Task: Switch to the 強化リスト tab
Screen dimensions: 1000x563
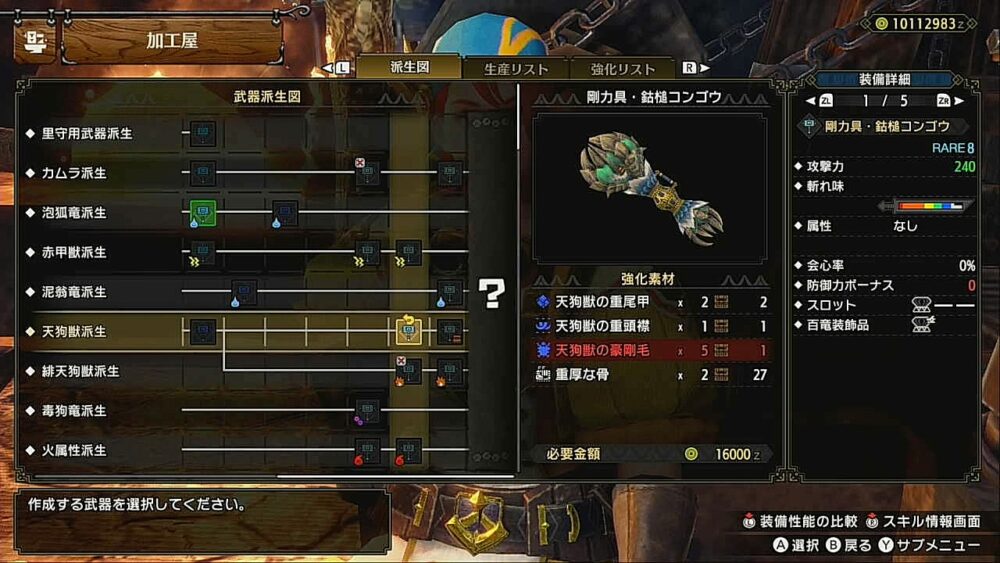Action: click(x=623, y=68)
